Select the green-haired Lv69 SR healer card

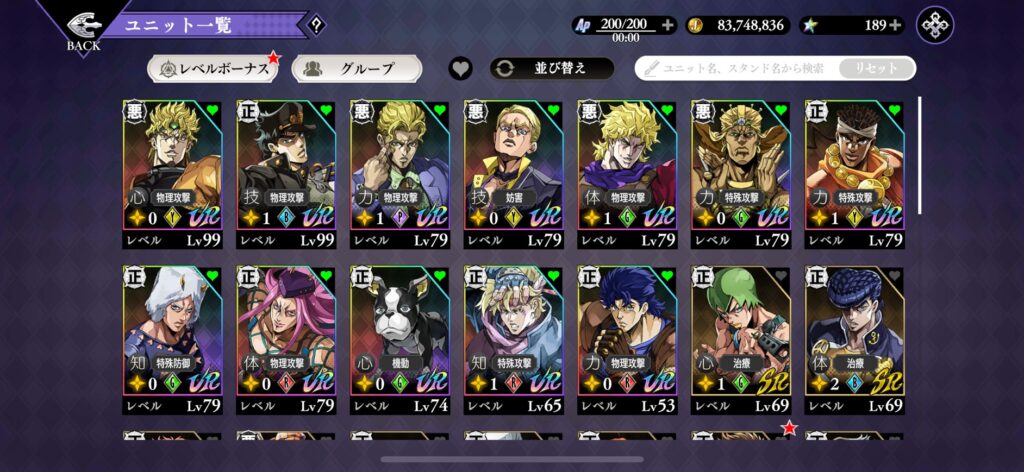pyautogui.click(x=740, y=340)
